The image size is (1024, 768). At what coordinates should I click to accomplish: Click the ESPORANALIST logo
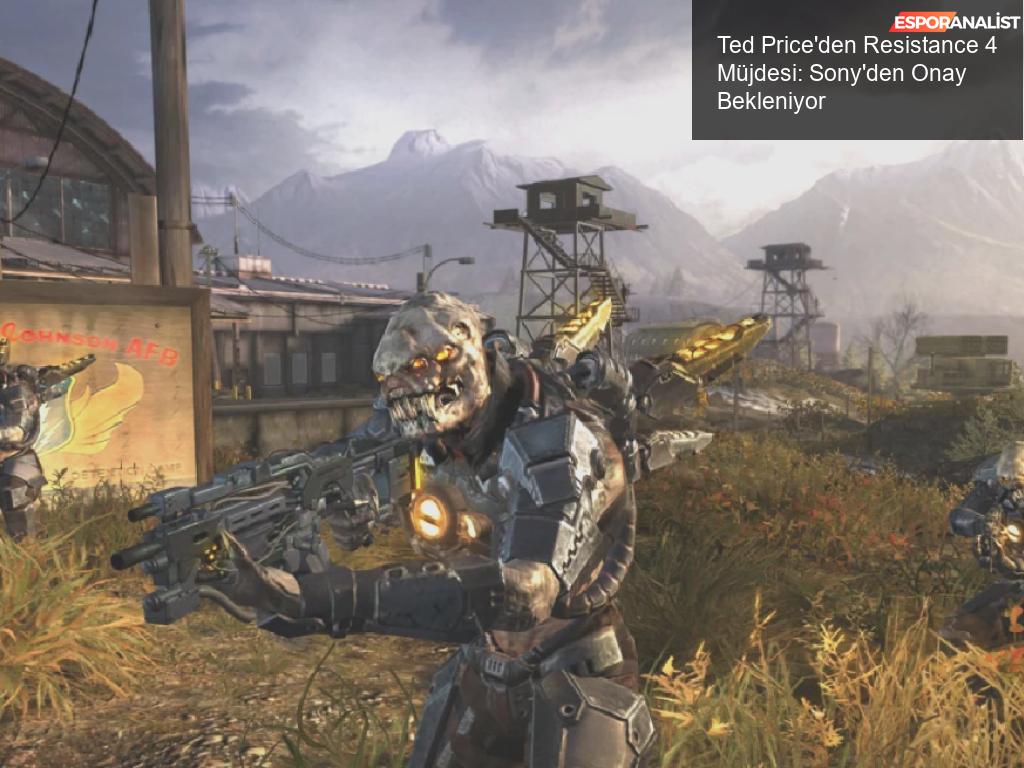954,22
